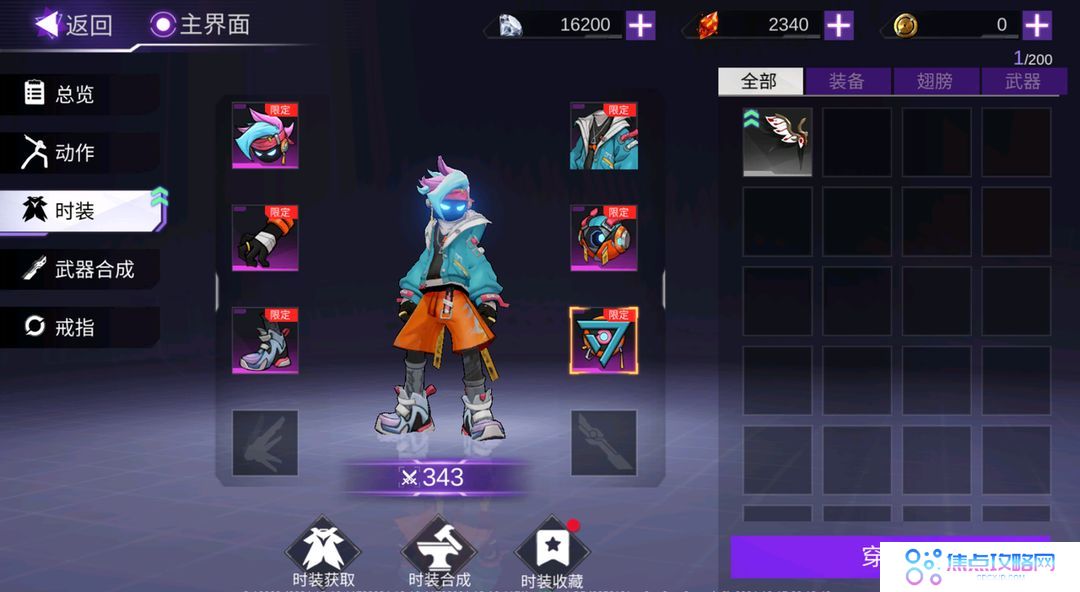Screen dimensions: 1080x592
Task: Open the 总览 overview menu
Action: pyautogui.click(x=78, y=94)
